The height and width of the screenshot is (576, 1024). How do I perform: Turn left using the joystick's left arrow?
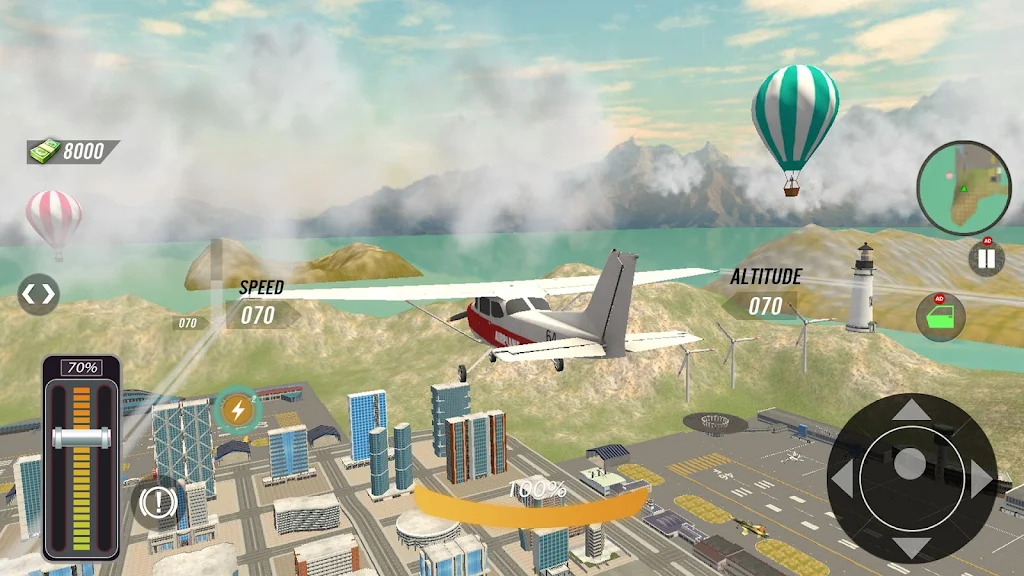pos(842,478)
